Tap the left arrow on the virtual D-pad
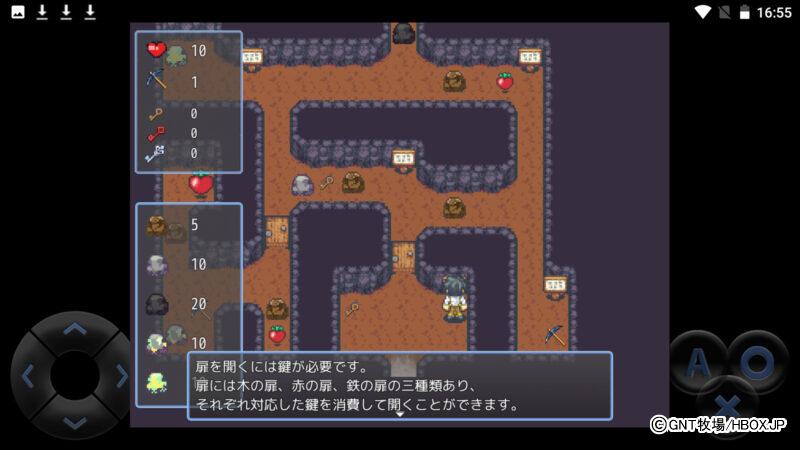This screenshot has width=800, height=450. point(28,376)
